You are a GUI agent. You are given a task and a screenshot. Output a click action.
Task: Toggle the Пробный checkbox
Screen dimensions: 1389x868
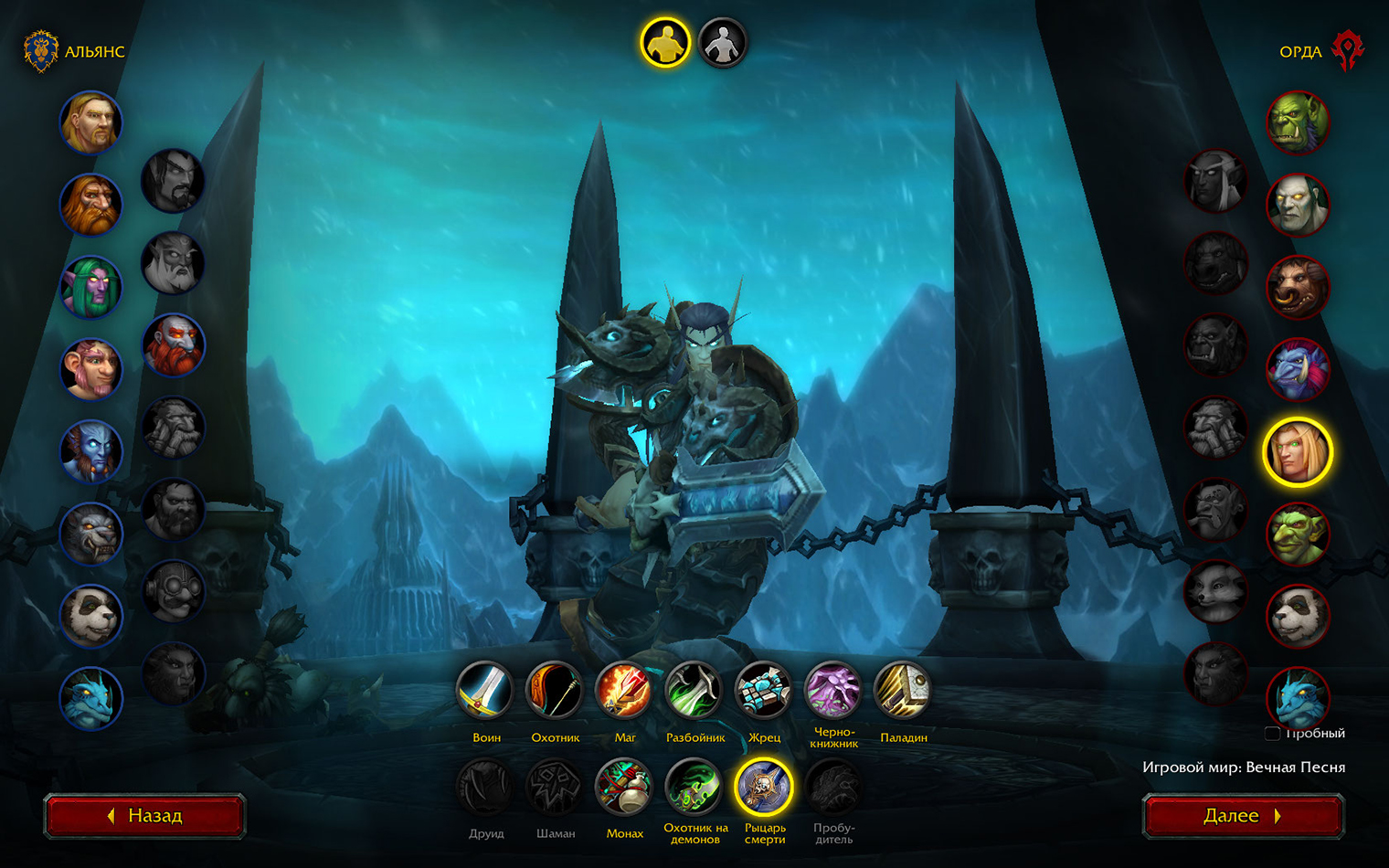point(1272,734)
